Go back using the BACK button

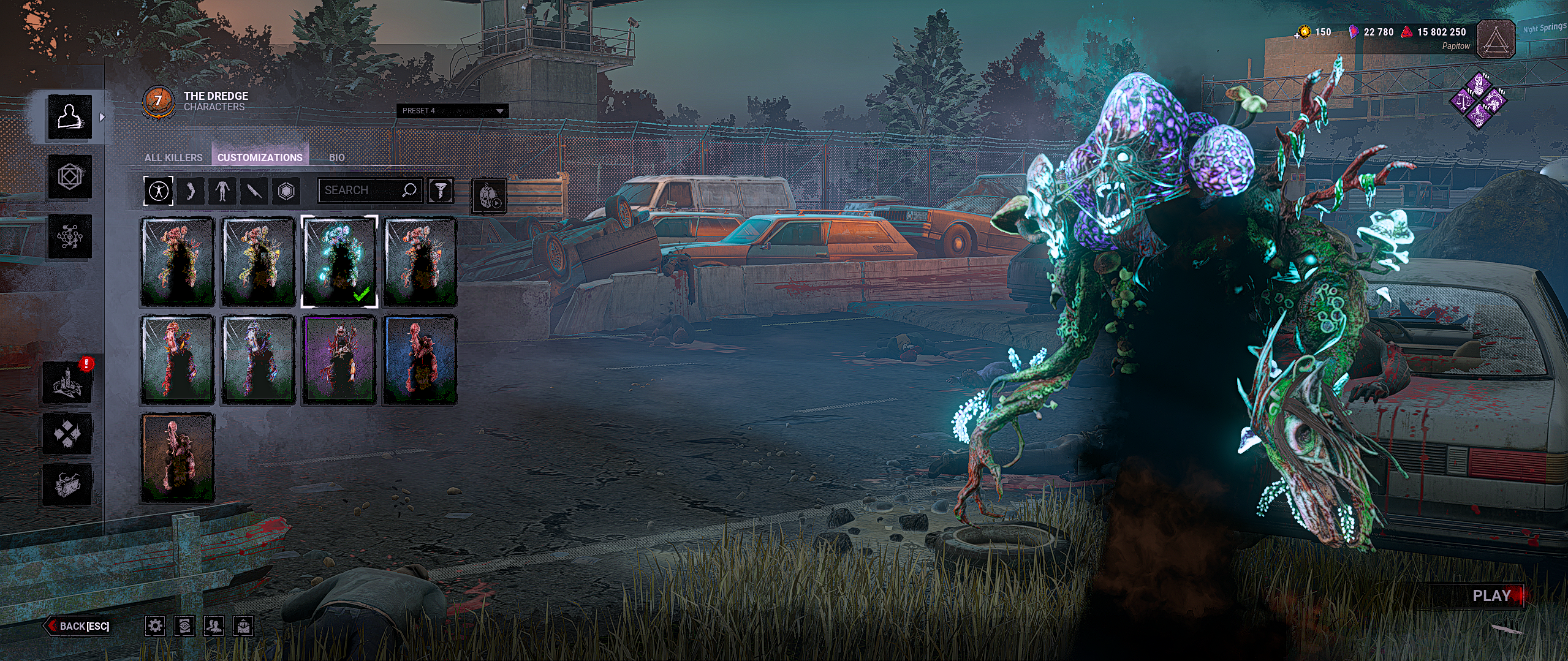pos(78,625)
